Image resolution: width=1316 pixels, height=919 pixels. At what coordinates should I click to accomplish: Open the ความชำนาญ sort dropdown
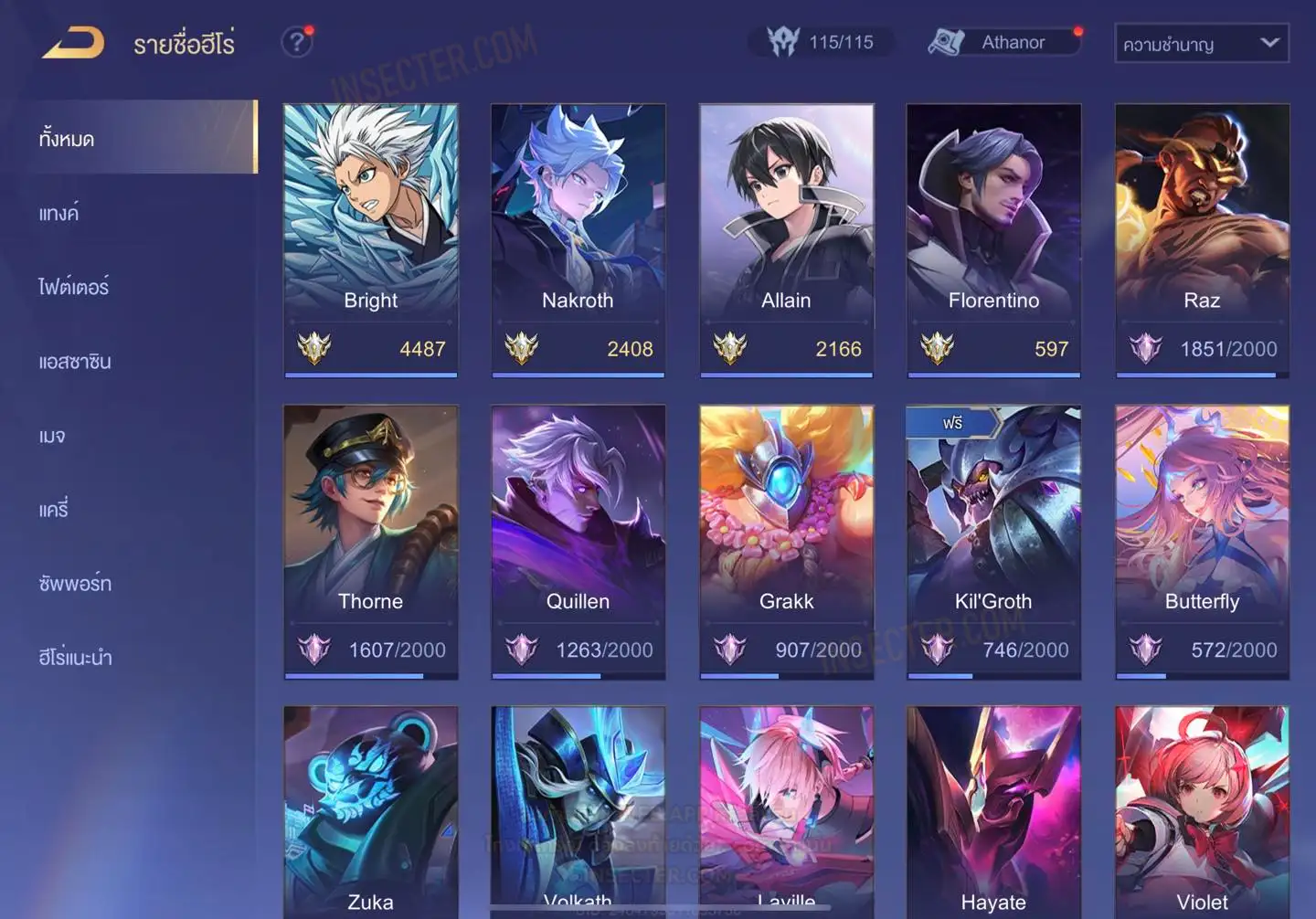pyautogui.click(x=1201, y=44)
